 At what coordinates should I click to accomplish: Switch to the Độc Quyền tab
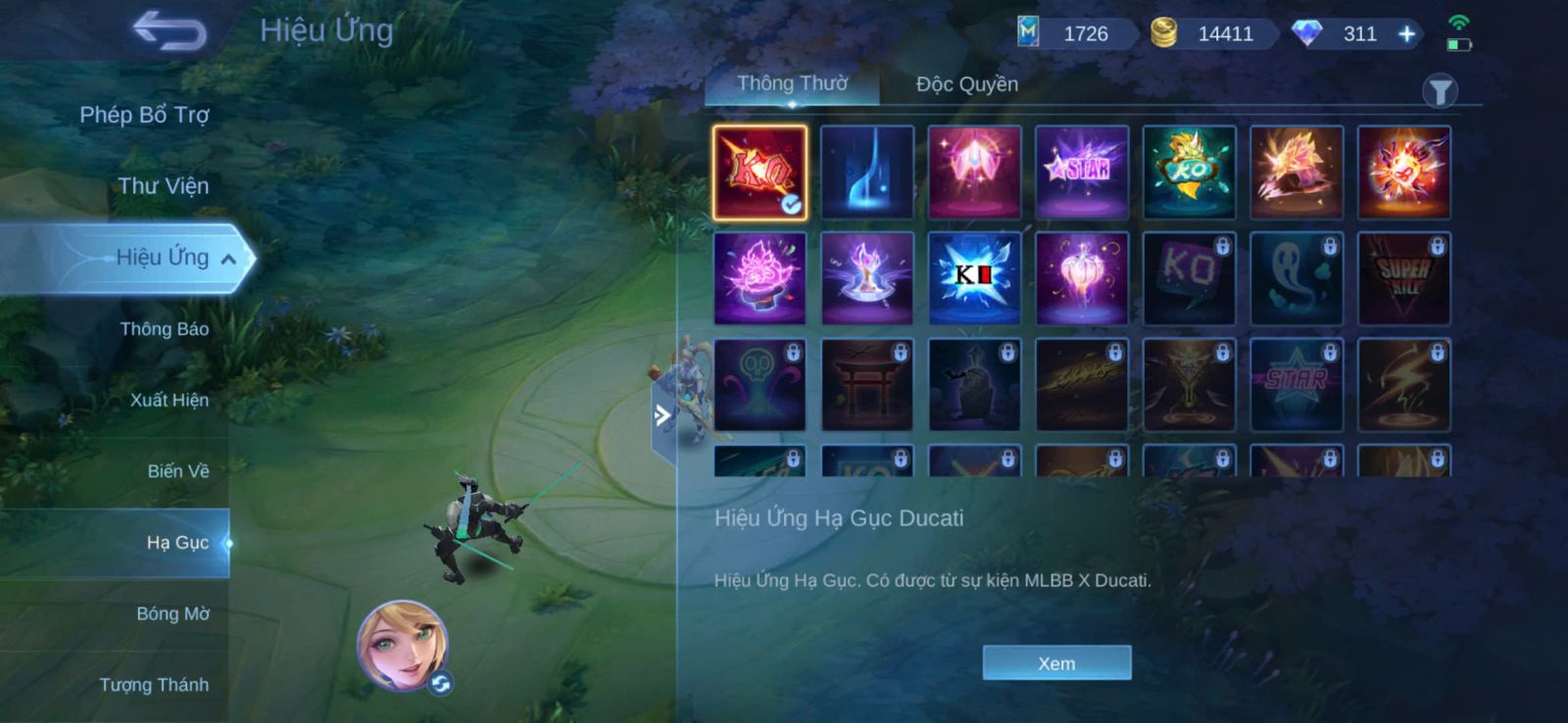(966, 84)
